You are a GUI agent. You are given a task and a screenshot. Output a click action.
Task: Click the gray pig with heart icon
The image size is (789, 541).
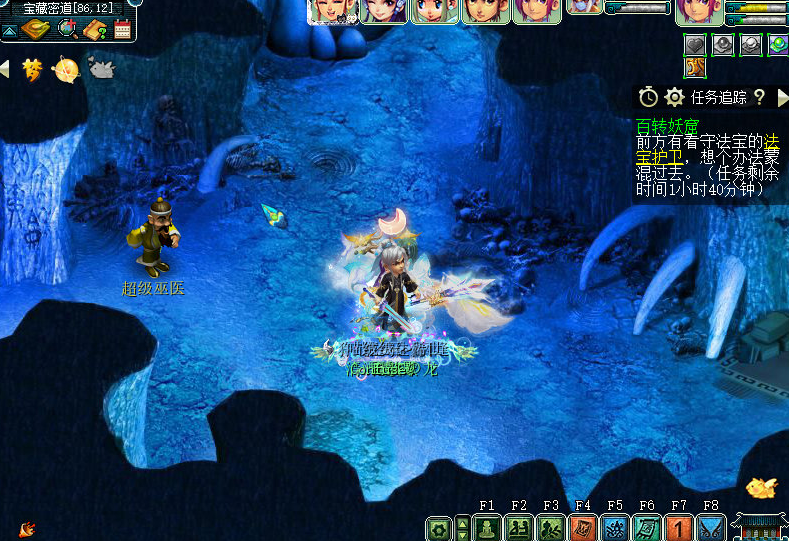(x=102, y=68)
